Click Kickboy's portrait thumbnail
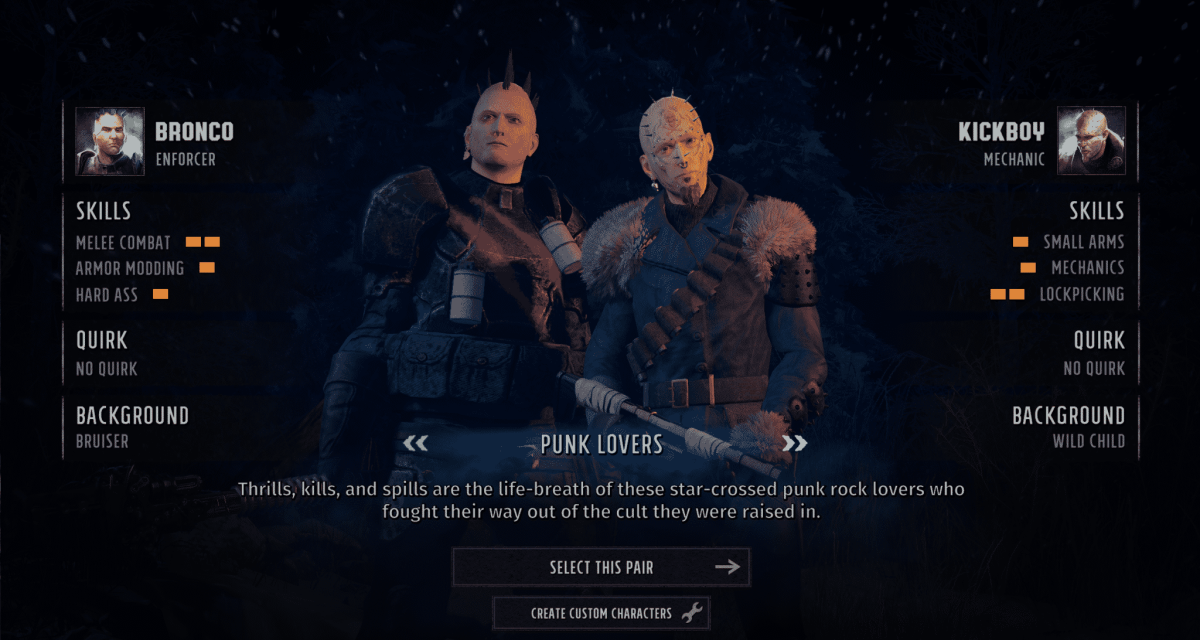Viewport: 1200px width, 640px height. (x=1091, y=141)
